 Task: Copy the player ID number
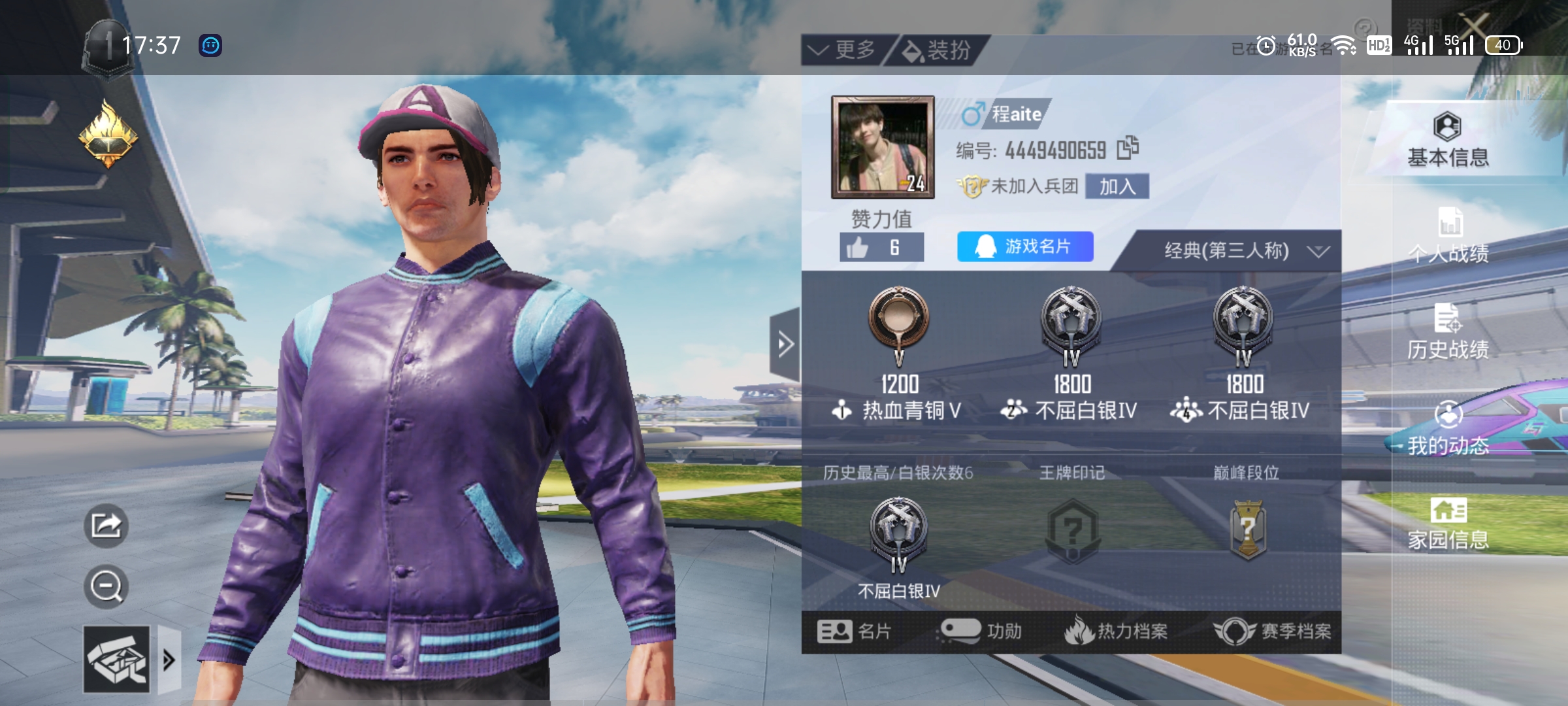(1128, 148)
